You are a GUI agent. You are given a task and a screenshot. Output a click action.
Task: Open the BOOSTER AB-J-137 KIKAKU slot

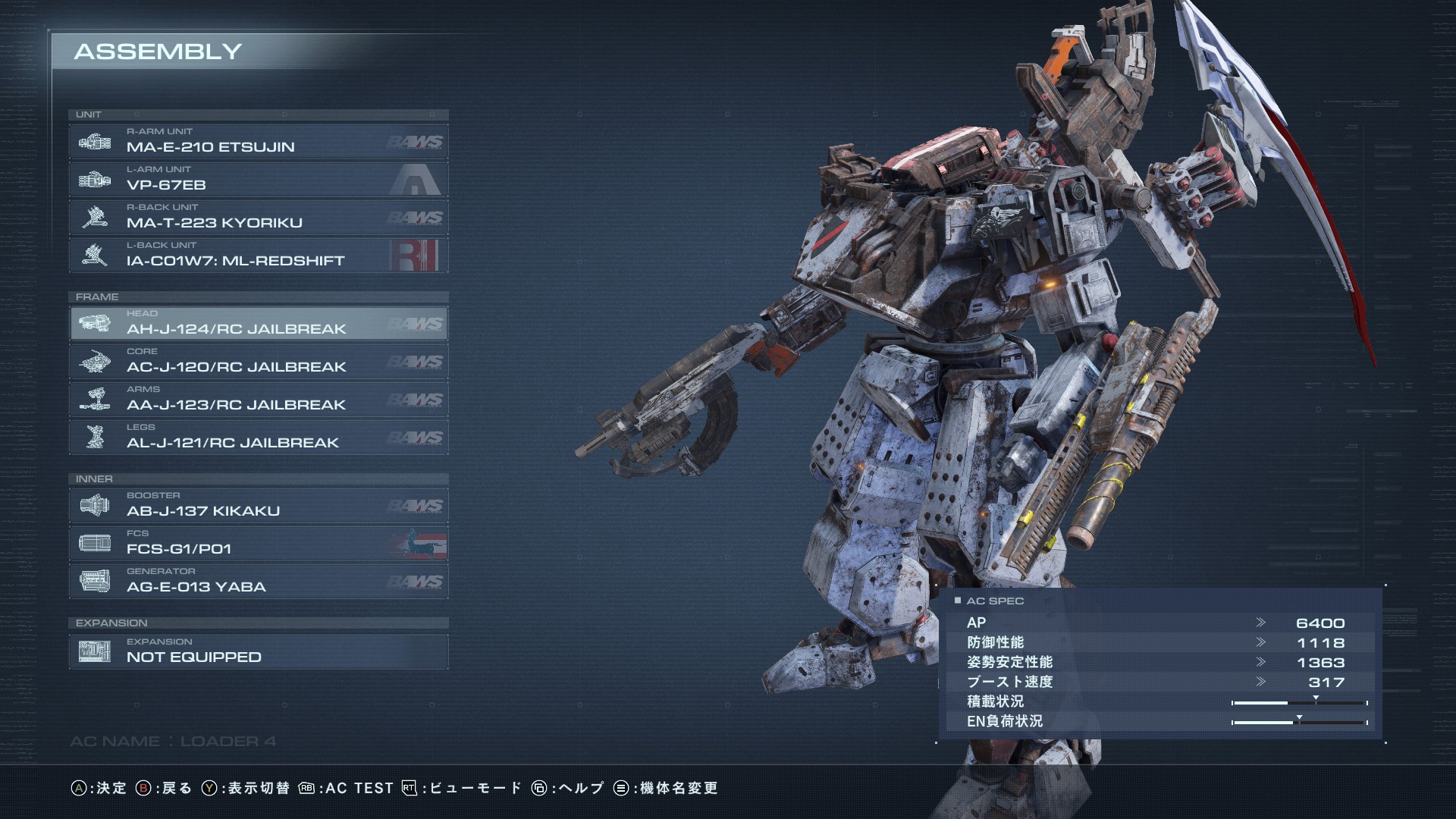[x=258, y=506]
